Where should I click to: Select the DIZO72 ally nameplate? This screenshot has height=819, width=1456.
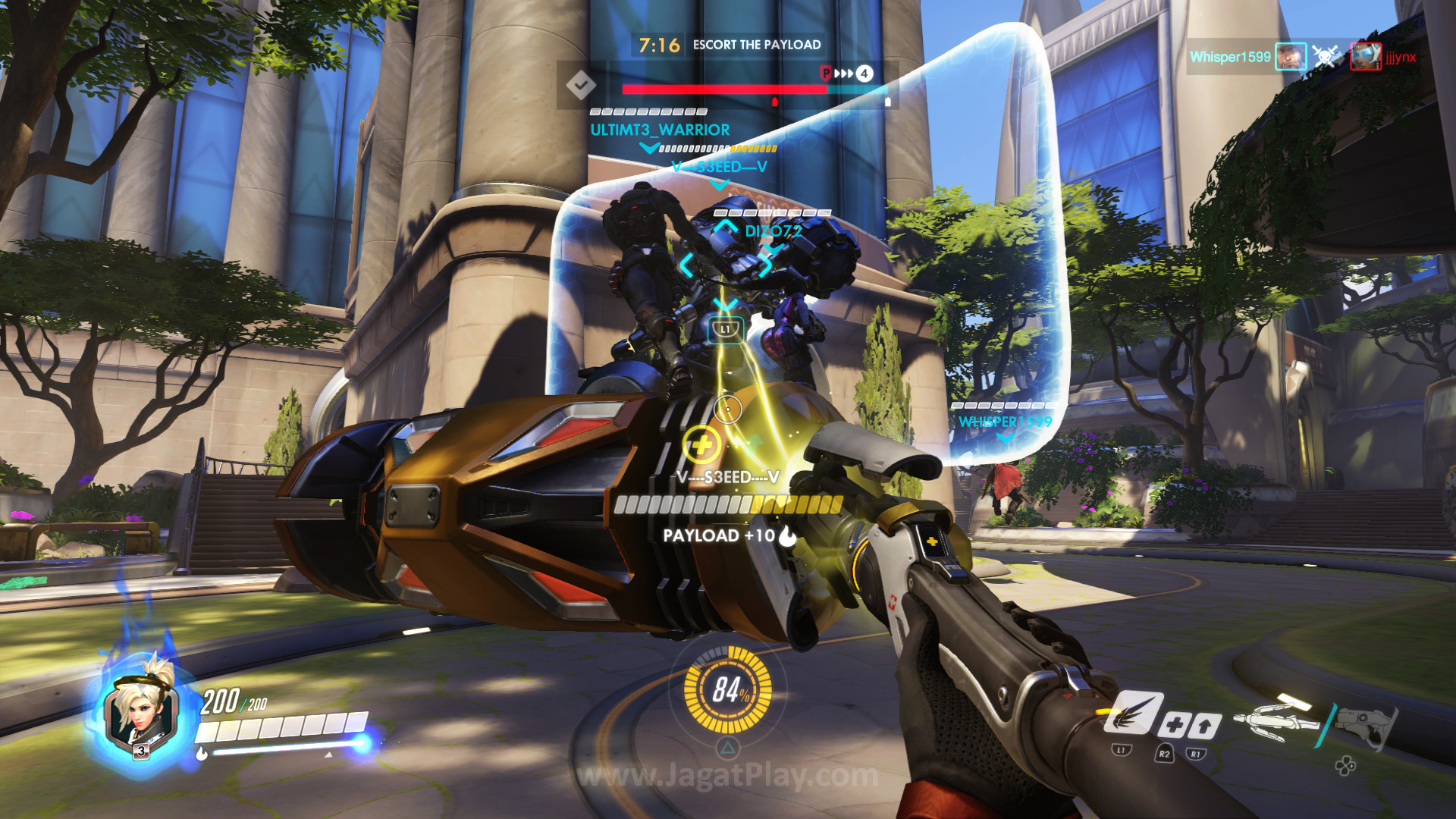[773, 231]
